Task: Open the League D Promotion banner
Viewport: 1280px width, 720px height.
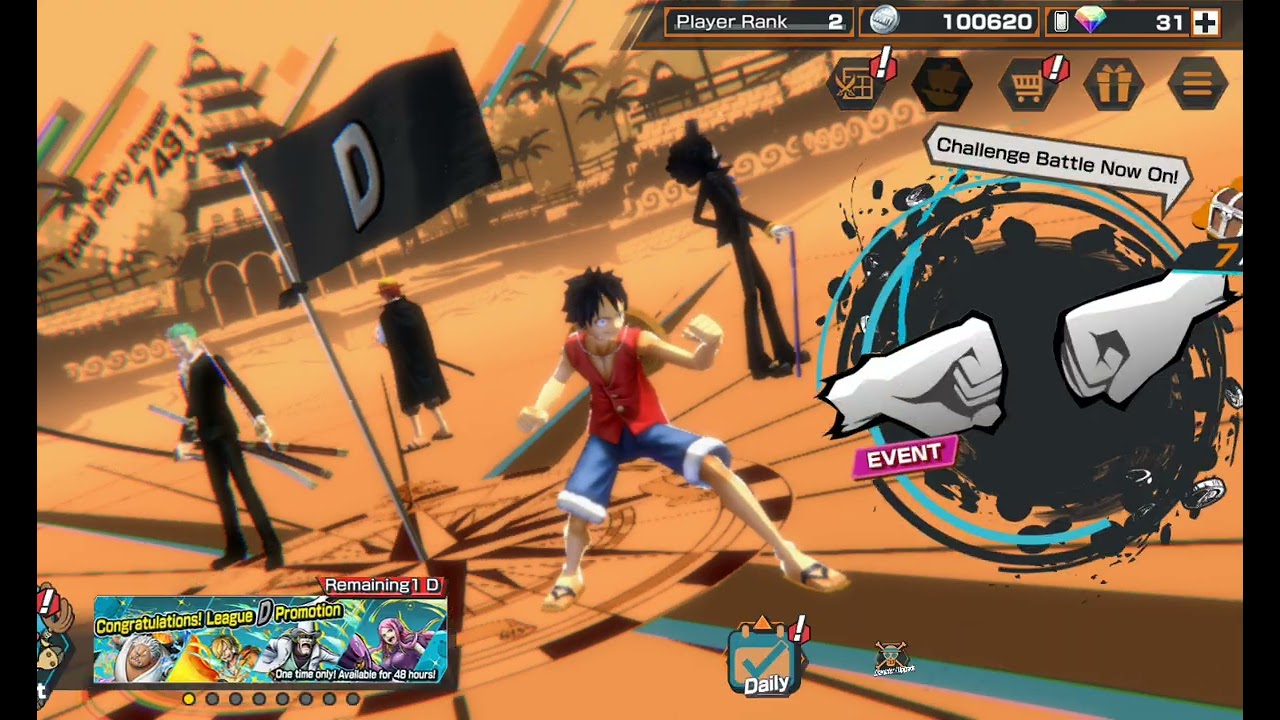Action: click(x=270, y=641)
